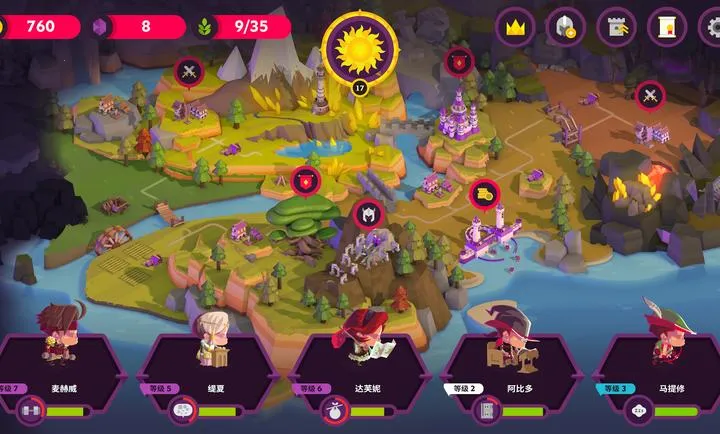The height and width of the screenshot is (434, 720).
Task: Select the gold coins map marker
Action: pyautogui.click(x=484, y=193)
